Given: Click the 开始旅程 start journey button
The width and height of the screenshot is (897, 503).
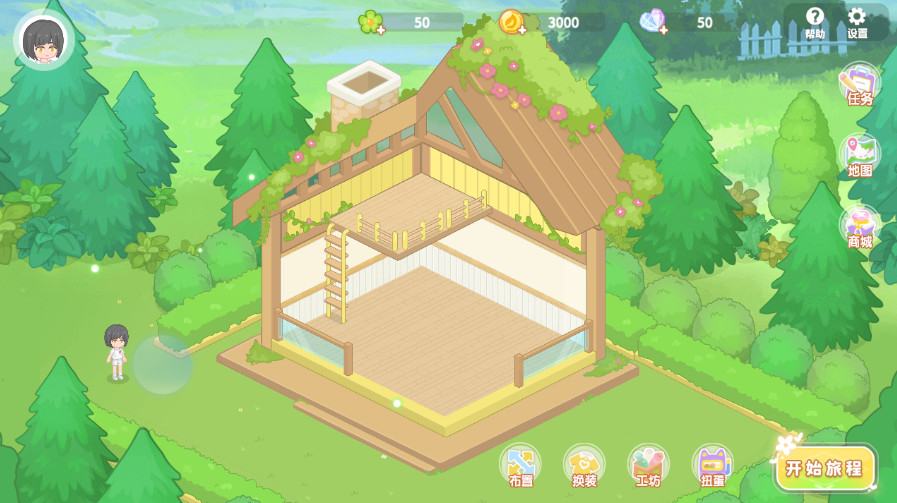Looking at the screenshot, I should (827, 468).
